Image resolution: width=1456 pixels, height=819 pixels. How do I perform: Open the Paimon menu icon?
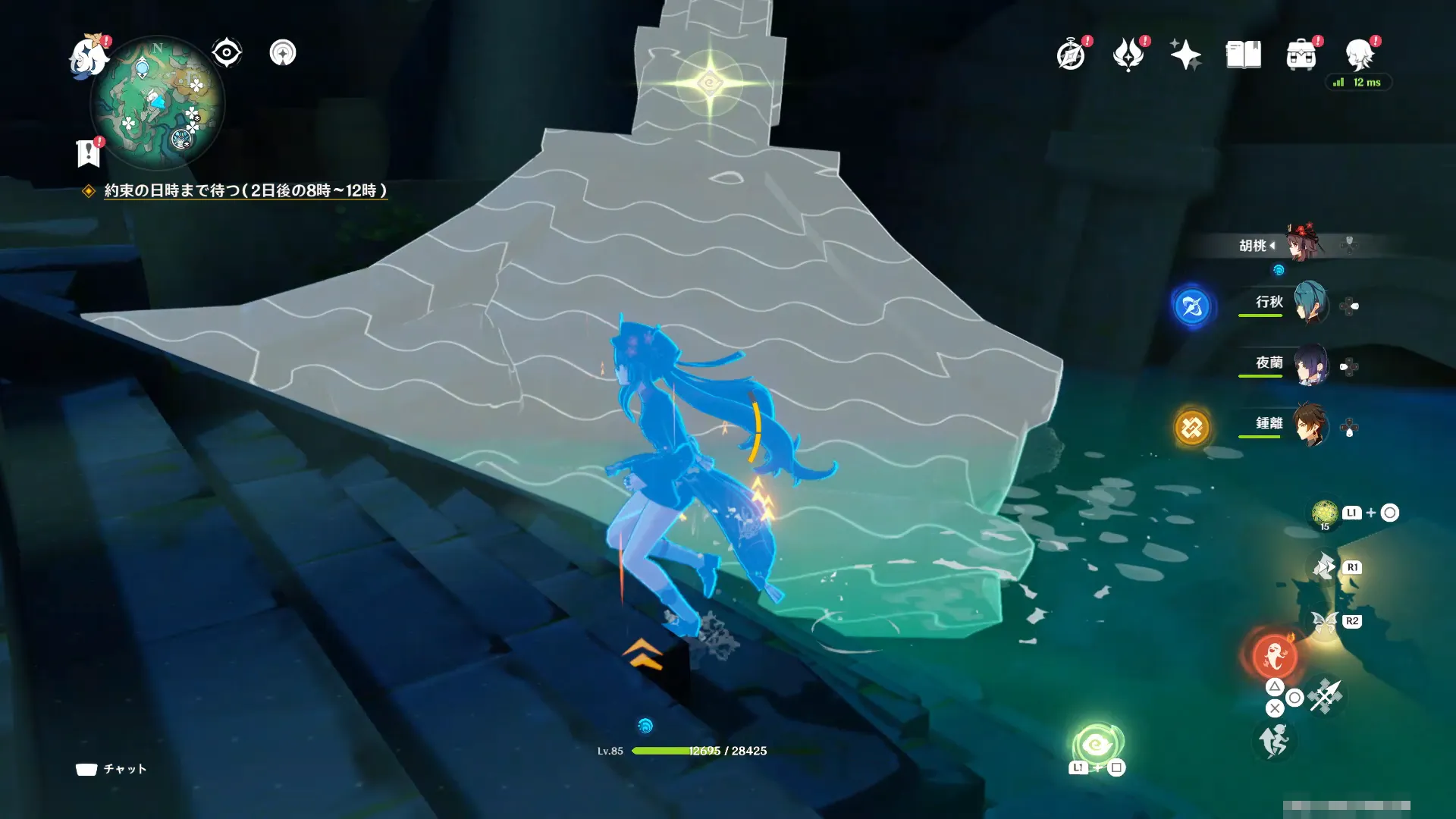[88, 58]
